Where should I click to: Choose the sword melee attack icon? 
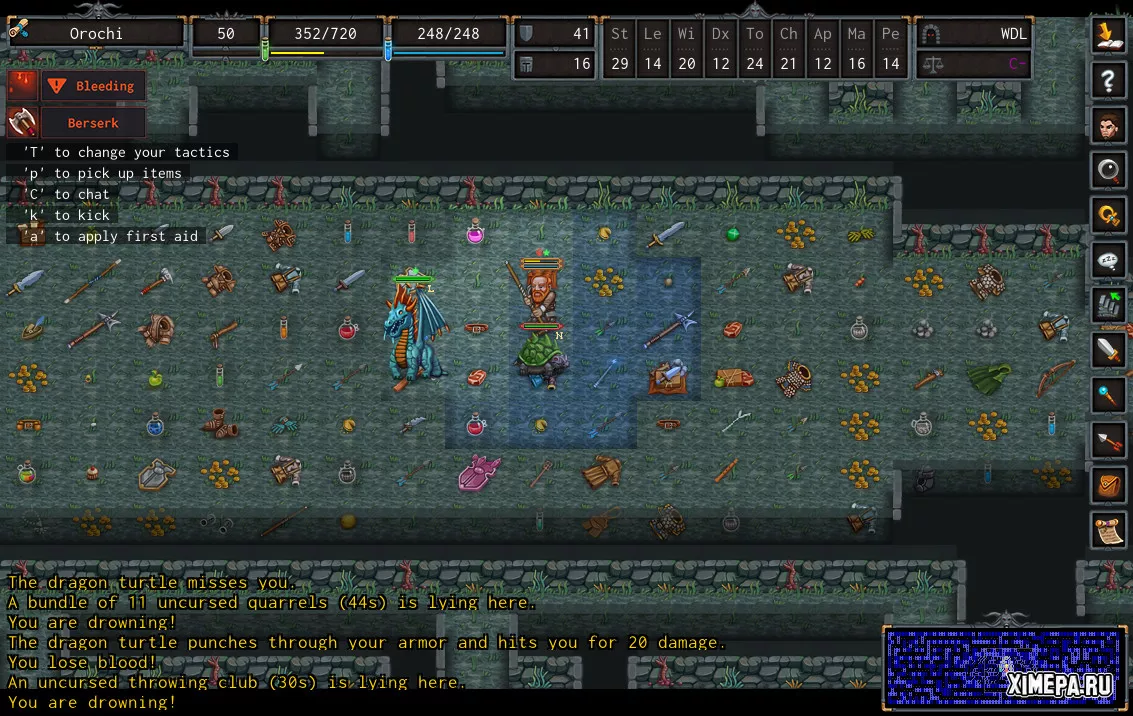1108,351
